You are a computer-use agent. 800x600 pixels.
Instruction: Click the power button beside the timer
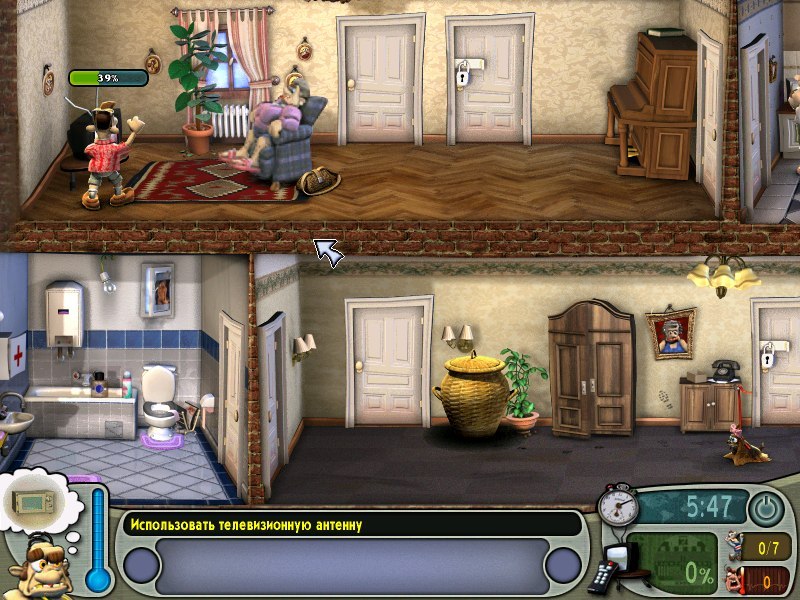coord(766,509)
